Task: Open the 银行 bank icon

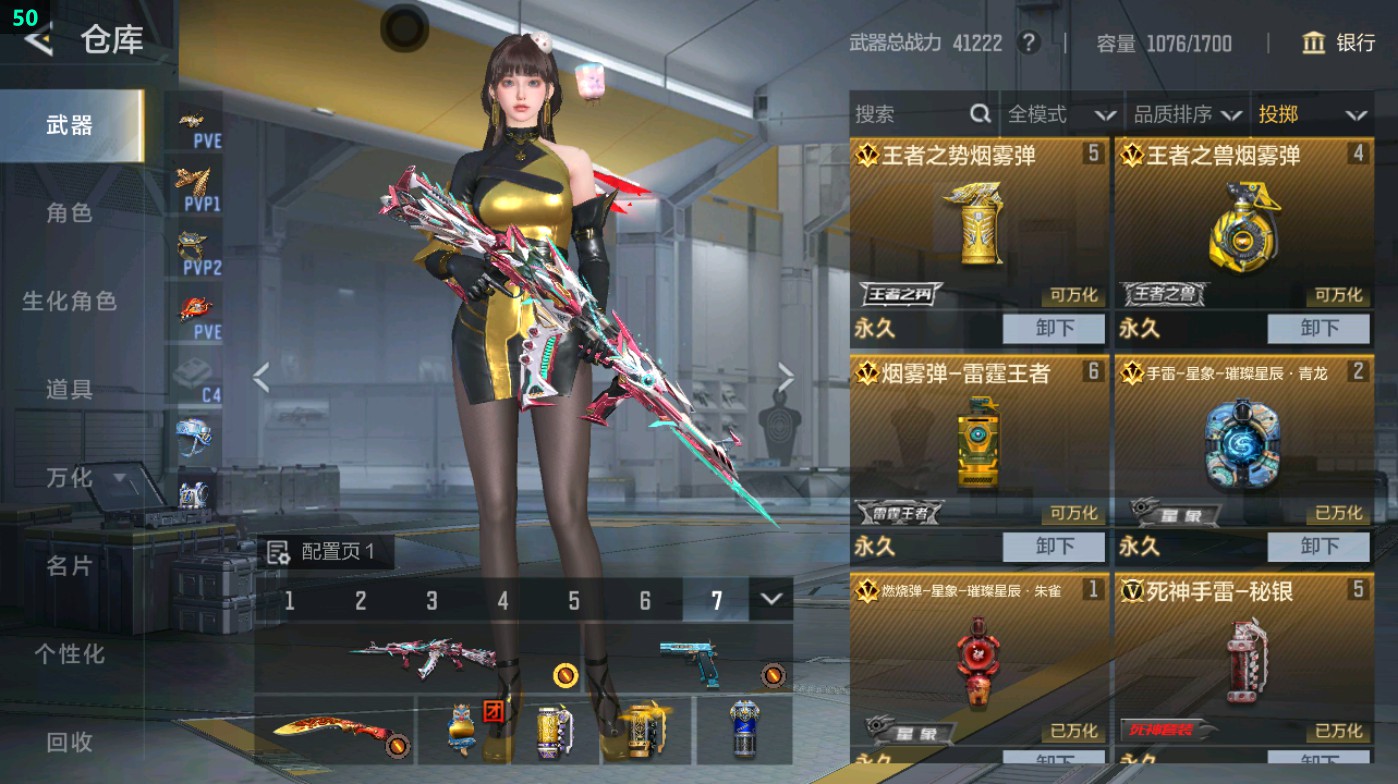Action: coord(1313,44)
